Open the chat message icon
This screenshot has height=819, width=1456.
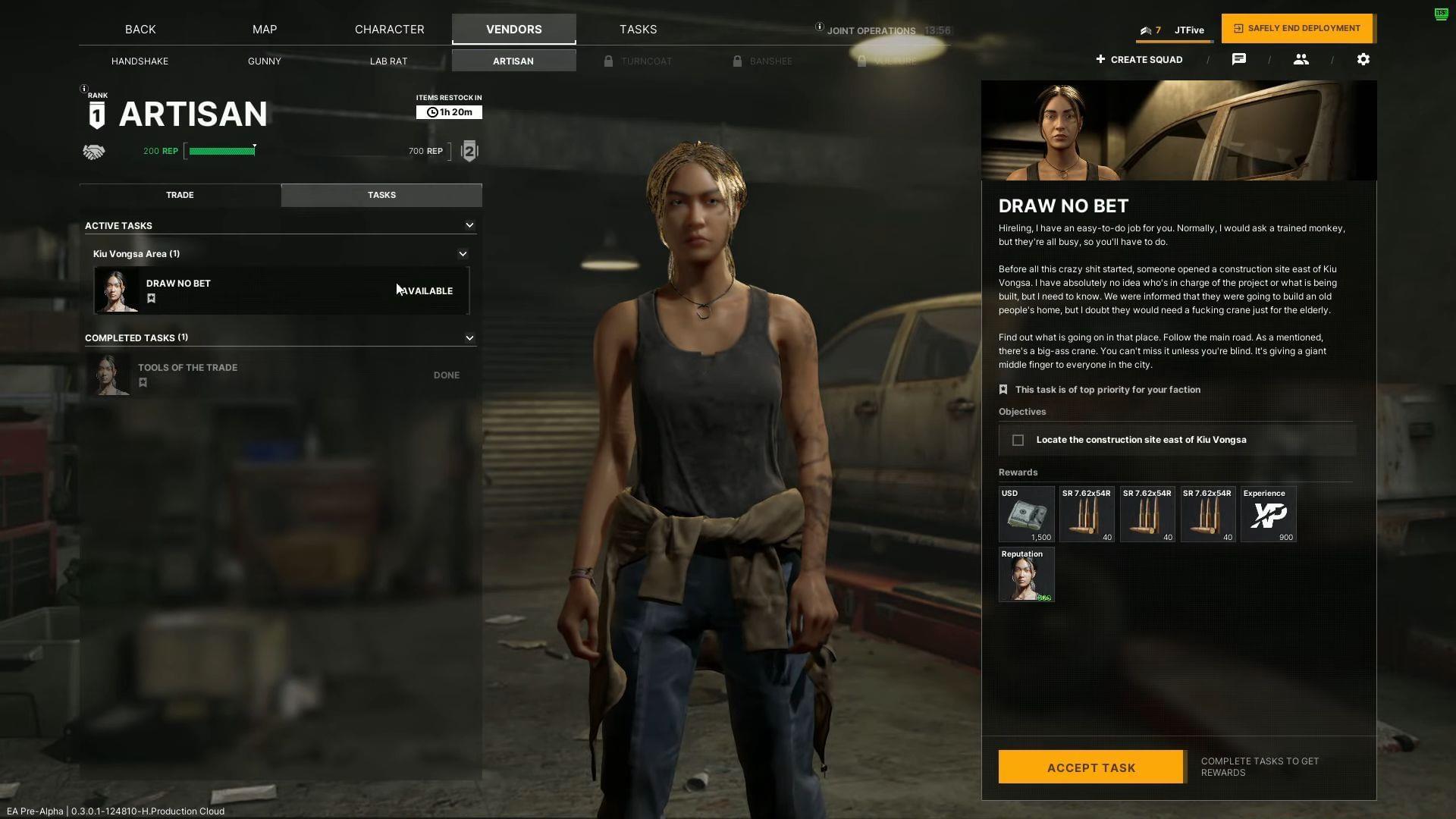click(1239, 59)
